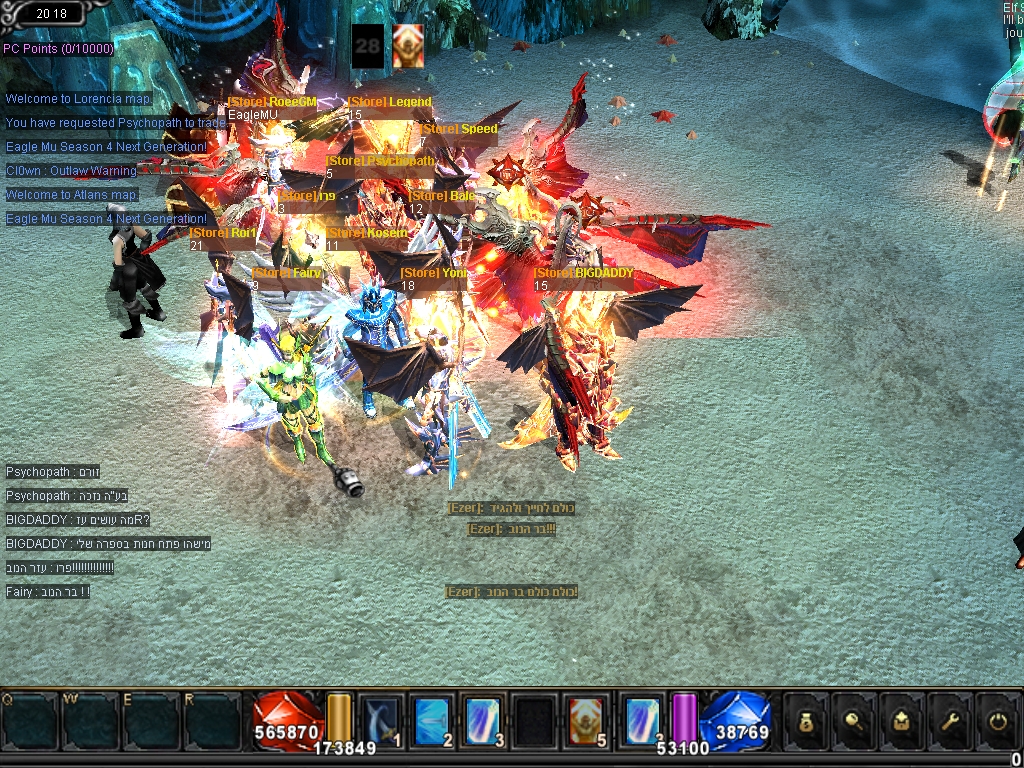Click the golden warrior buff icon

[x=408, y=46]
